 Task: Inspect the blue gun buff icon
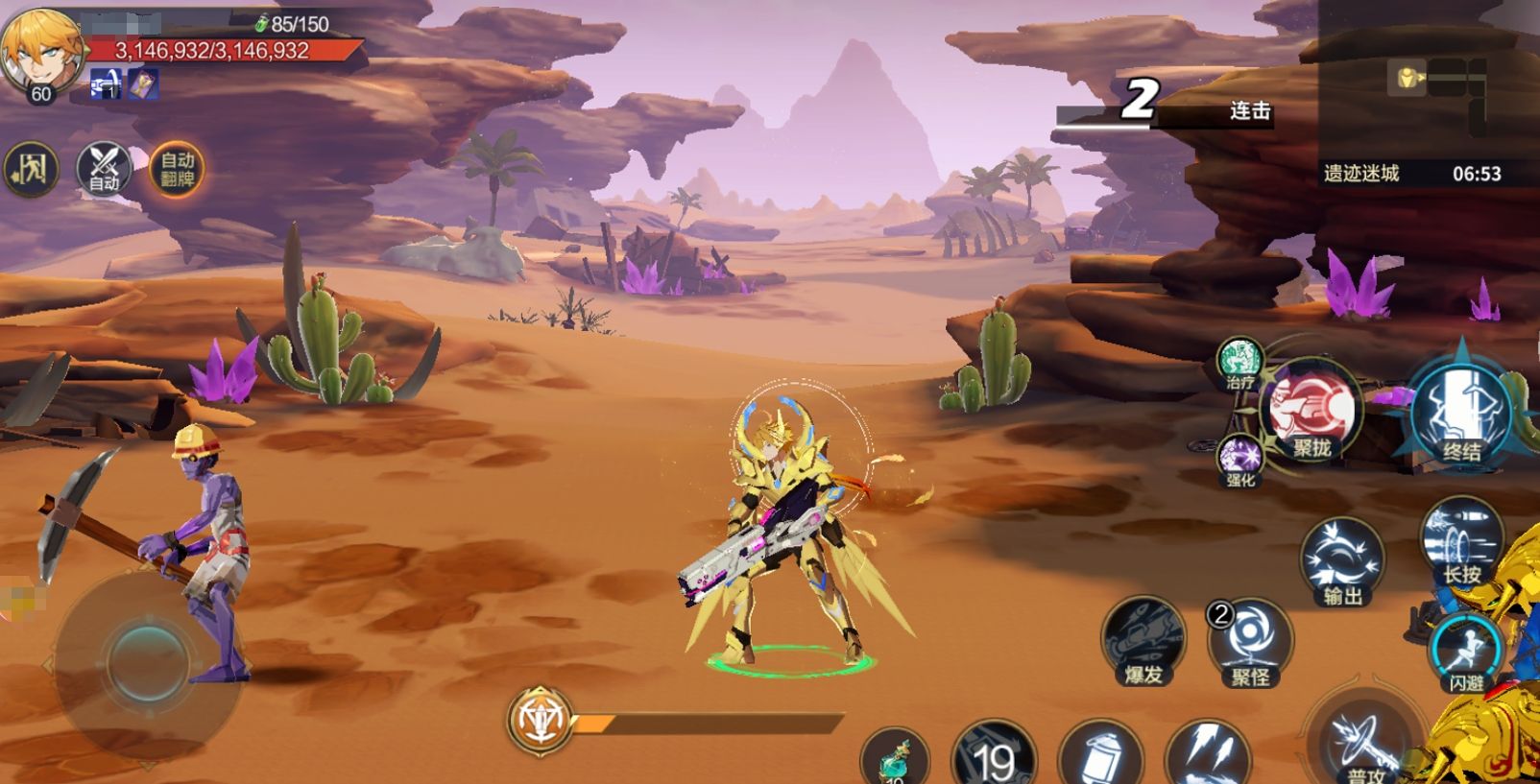click(105, 84)
